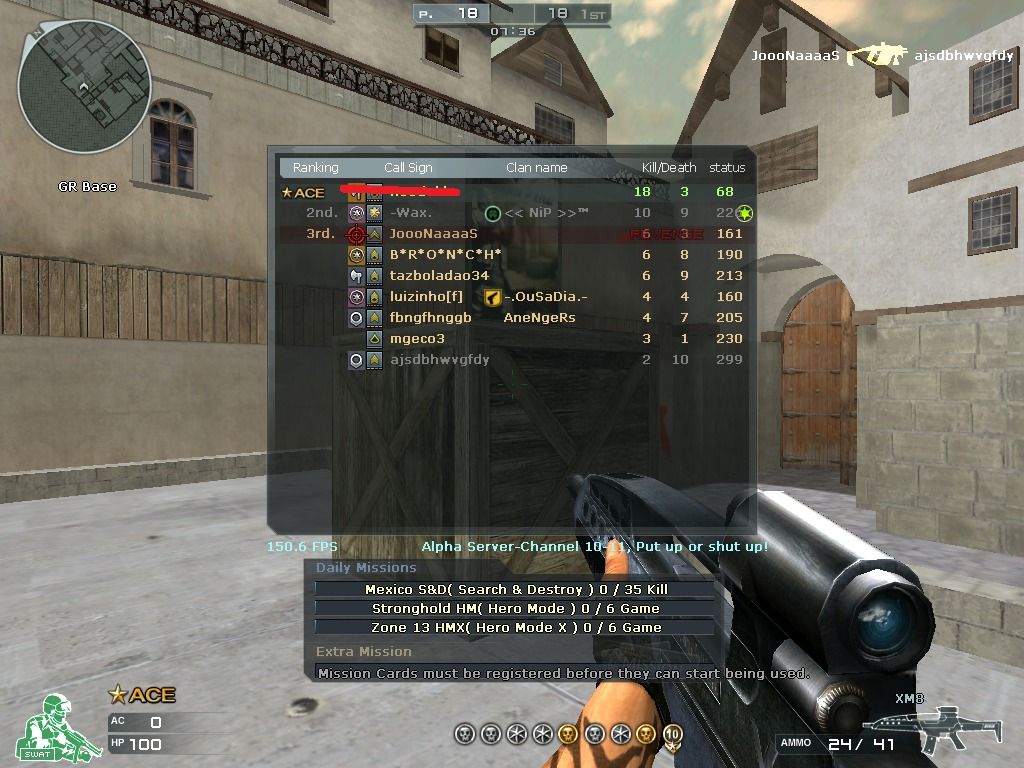Screen dimensions: 1024x768
Task: Click the XM8 weapon icon
Action: point(917,726)
